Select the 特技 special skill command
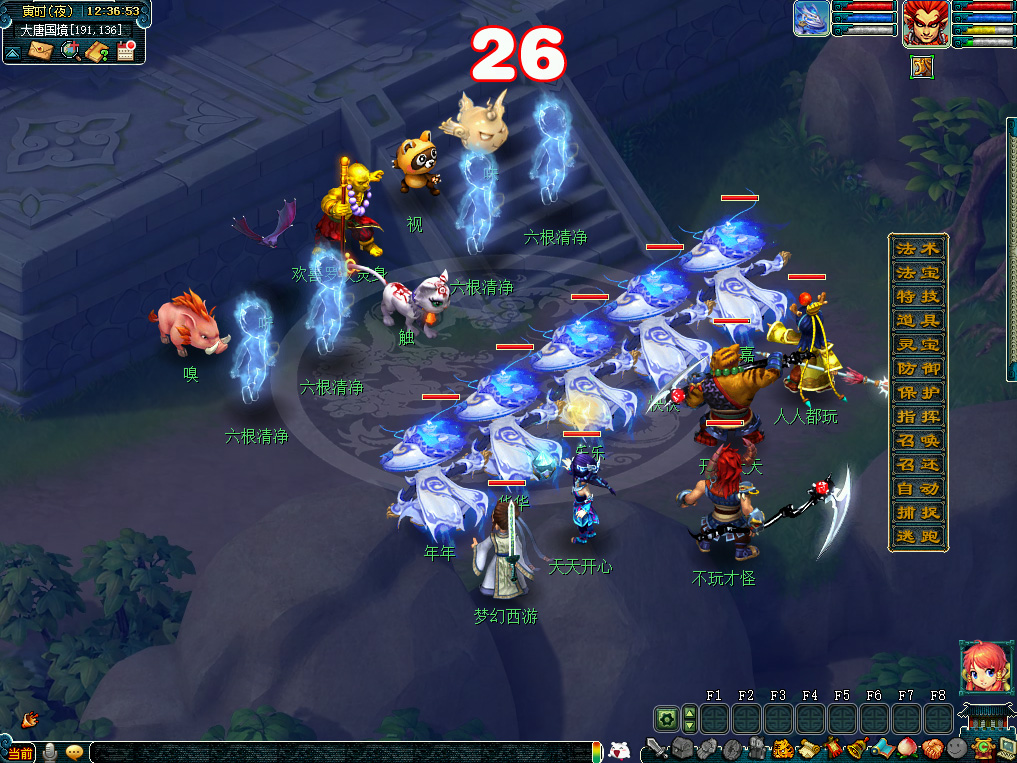Viewport: 1017px width, 763px height. coord(917,296)
